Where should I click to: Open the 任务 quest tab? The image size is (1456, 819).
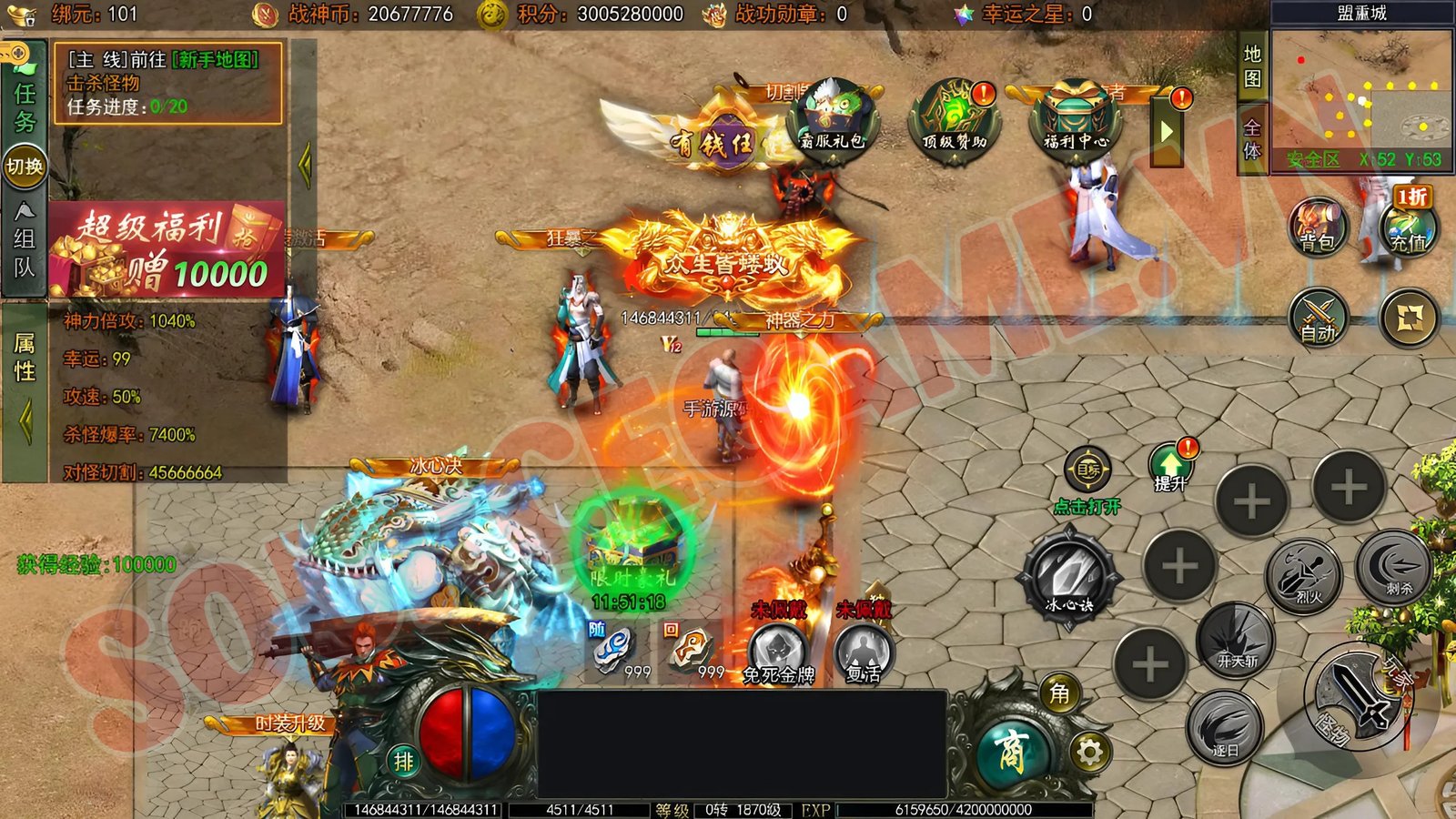(25, 106)
